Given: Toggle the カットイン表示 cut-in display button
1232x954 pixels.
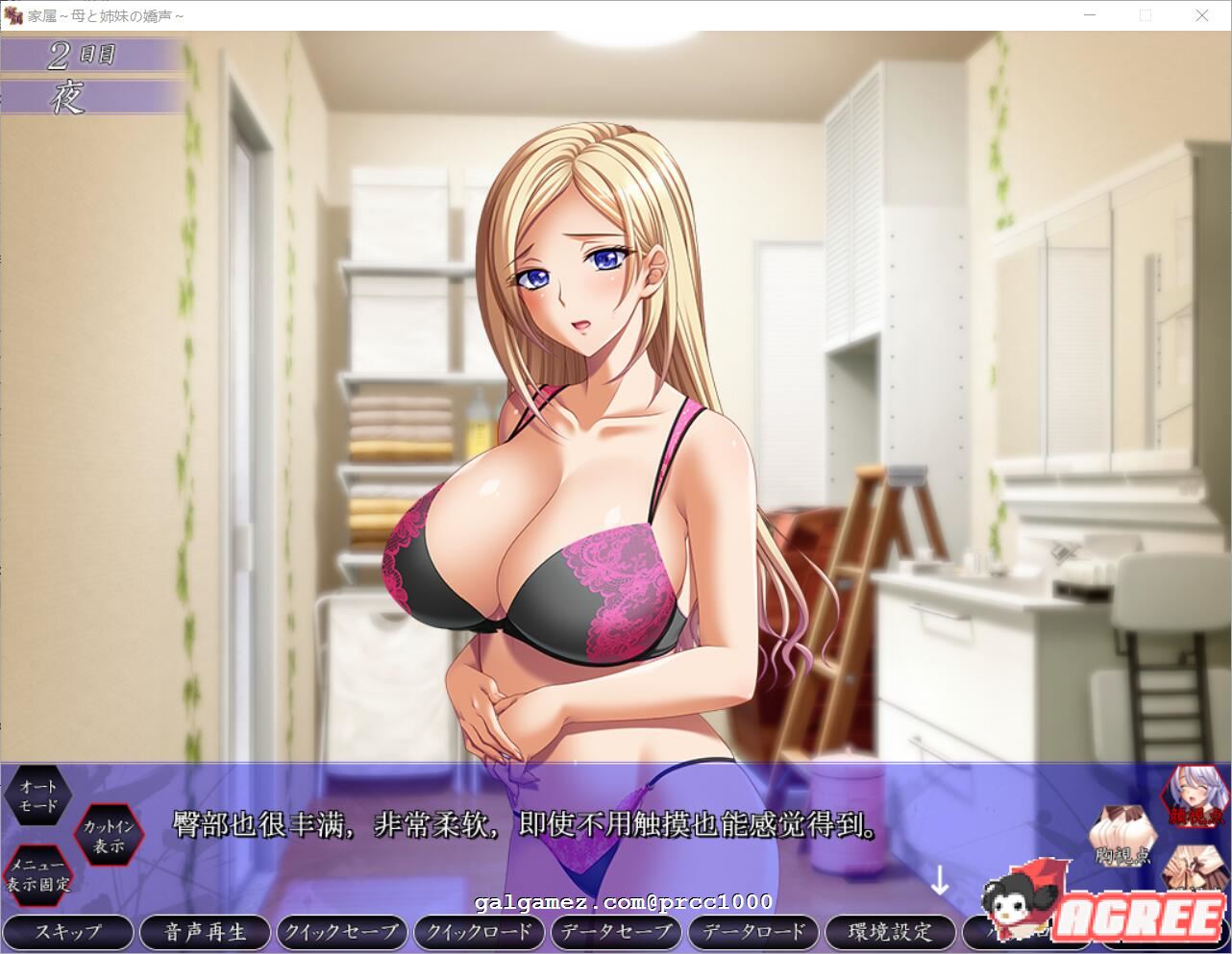Looking at the screenshot, I should coord(109,836).
